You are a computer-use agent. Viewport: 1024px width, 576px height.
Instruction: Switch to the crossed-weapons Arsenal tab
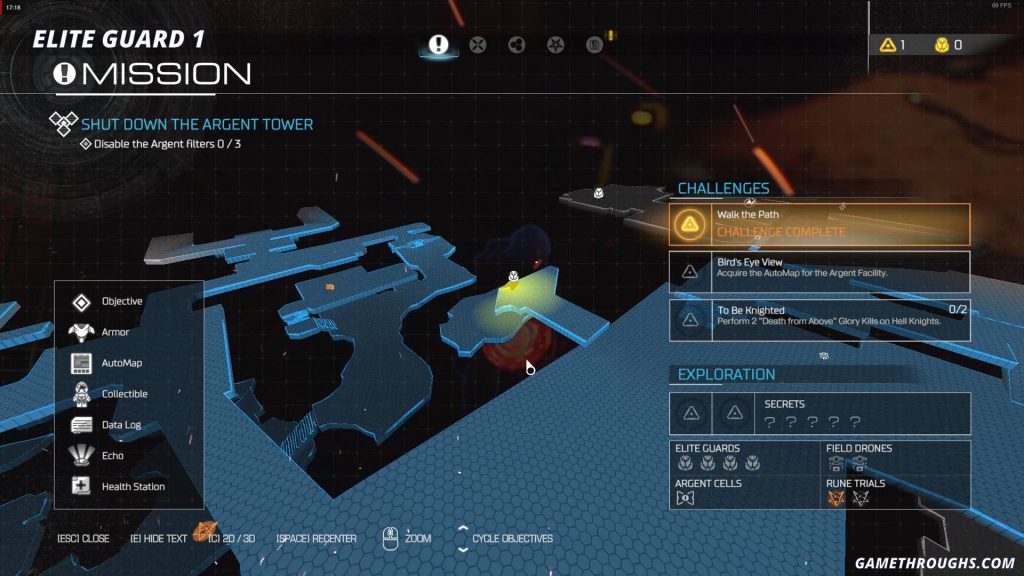(478, 45)
